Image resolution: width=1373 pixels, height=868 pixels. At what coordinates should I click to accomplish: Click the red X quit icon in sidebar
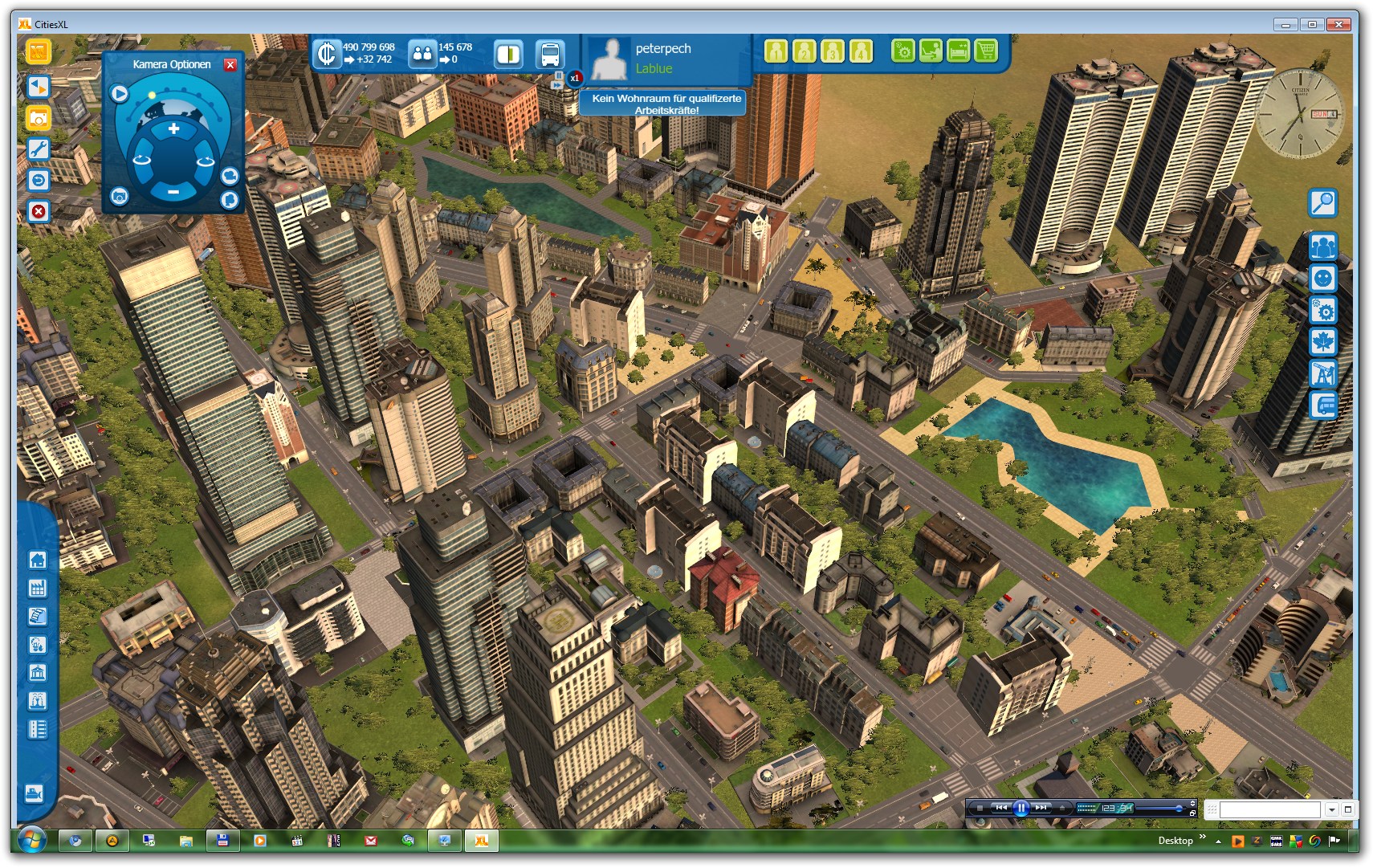[x=39, y=211]
